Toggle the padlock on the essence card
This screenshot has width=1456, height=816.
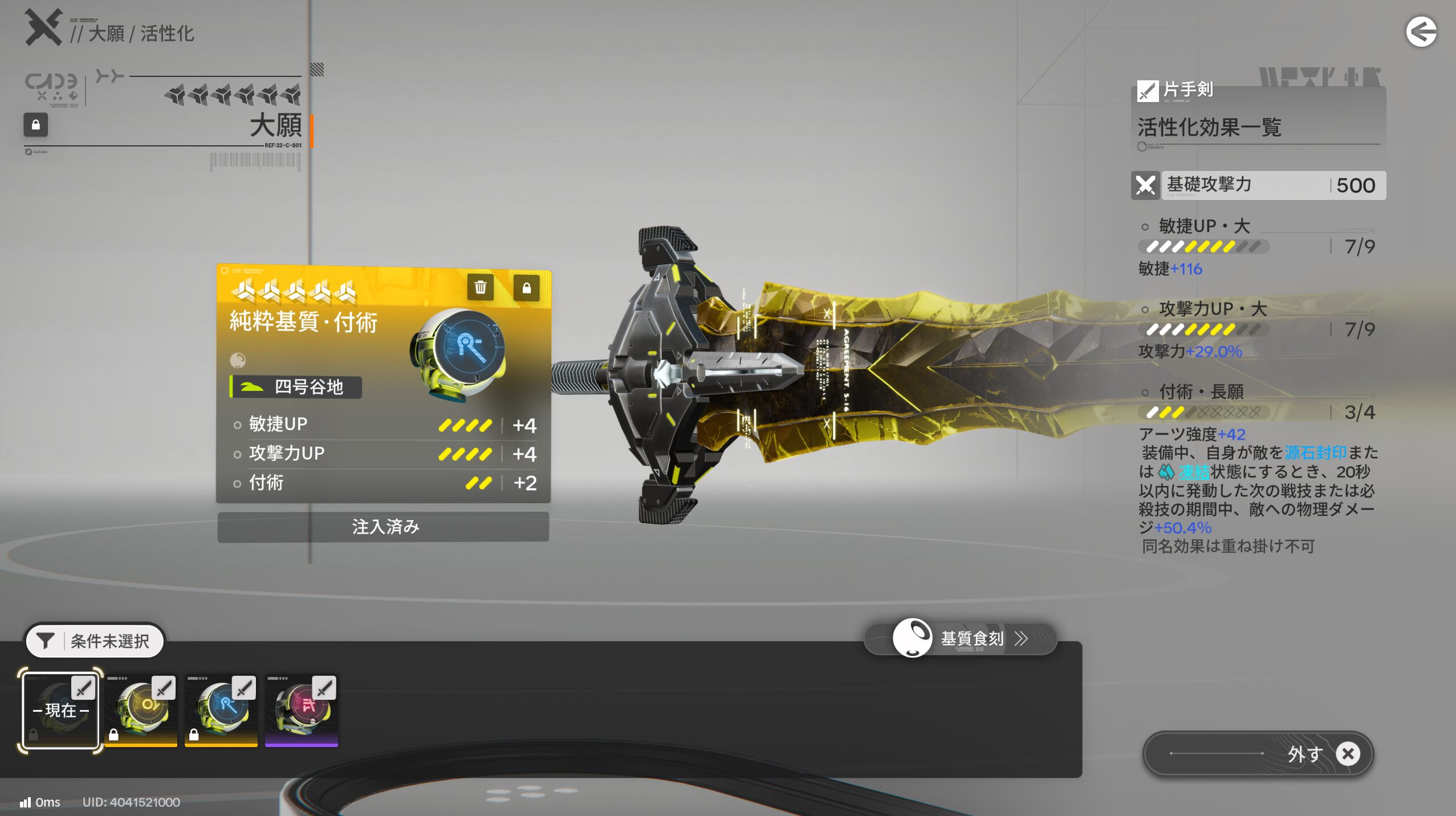click(x=526, y=287)
